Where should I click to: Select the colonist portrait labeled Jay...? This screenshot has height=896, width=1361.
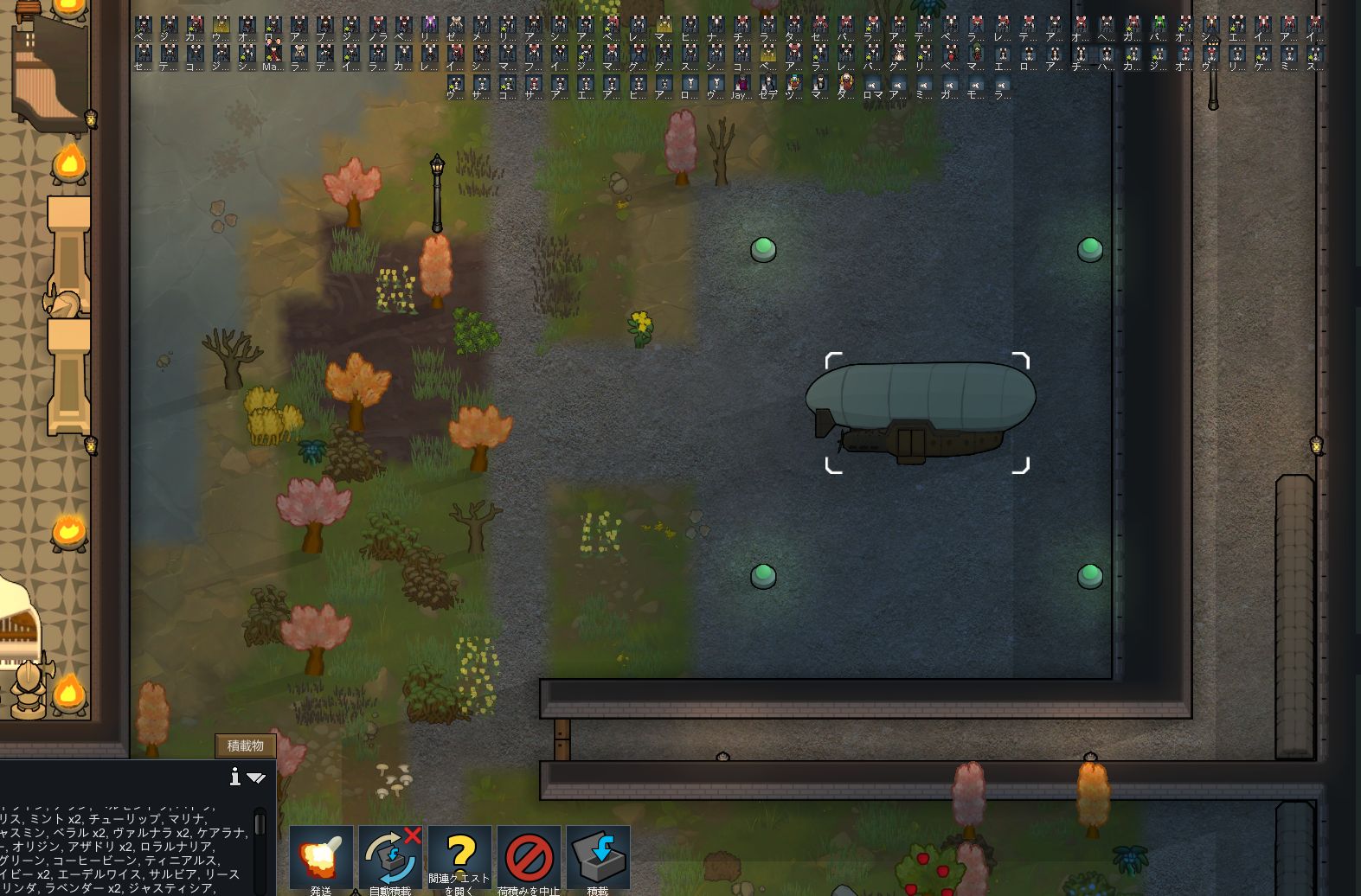pyautogui.click(x=741, y=85)
